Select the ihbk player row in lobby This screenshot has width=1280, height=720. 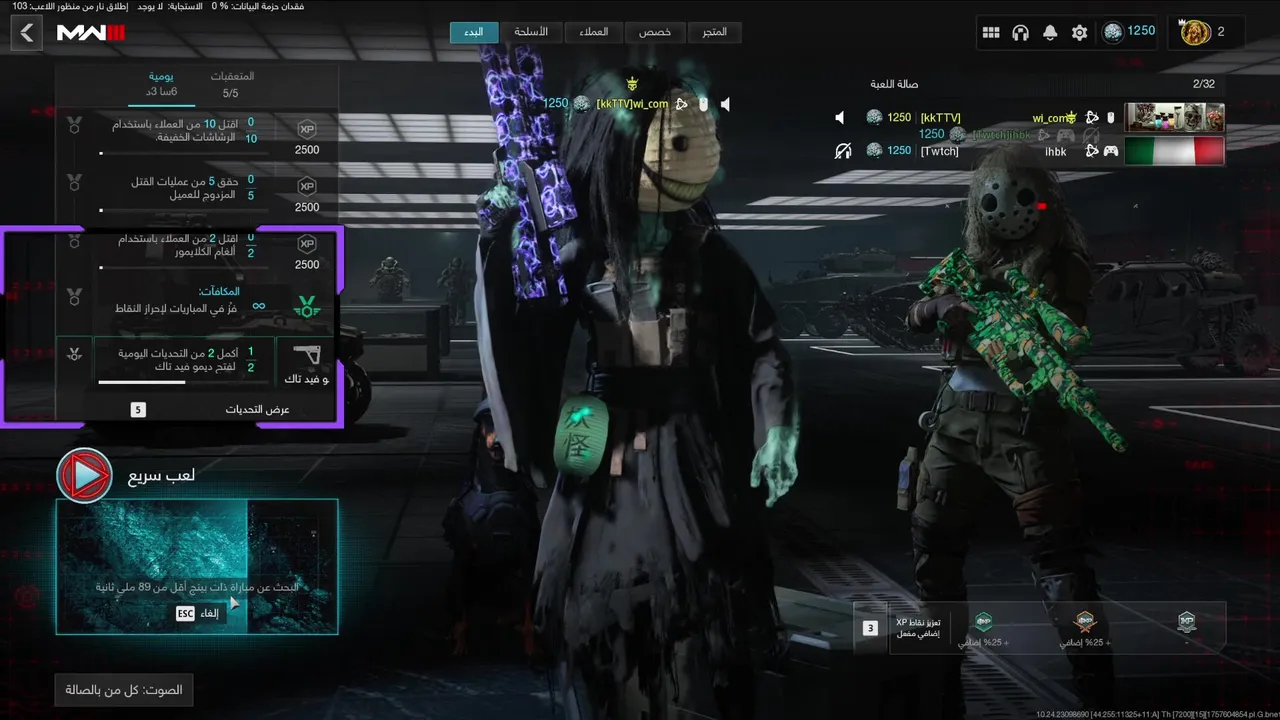pyautogui.click(x=1030, y=151)
